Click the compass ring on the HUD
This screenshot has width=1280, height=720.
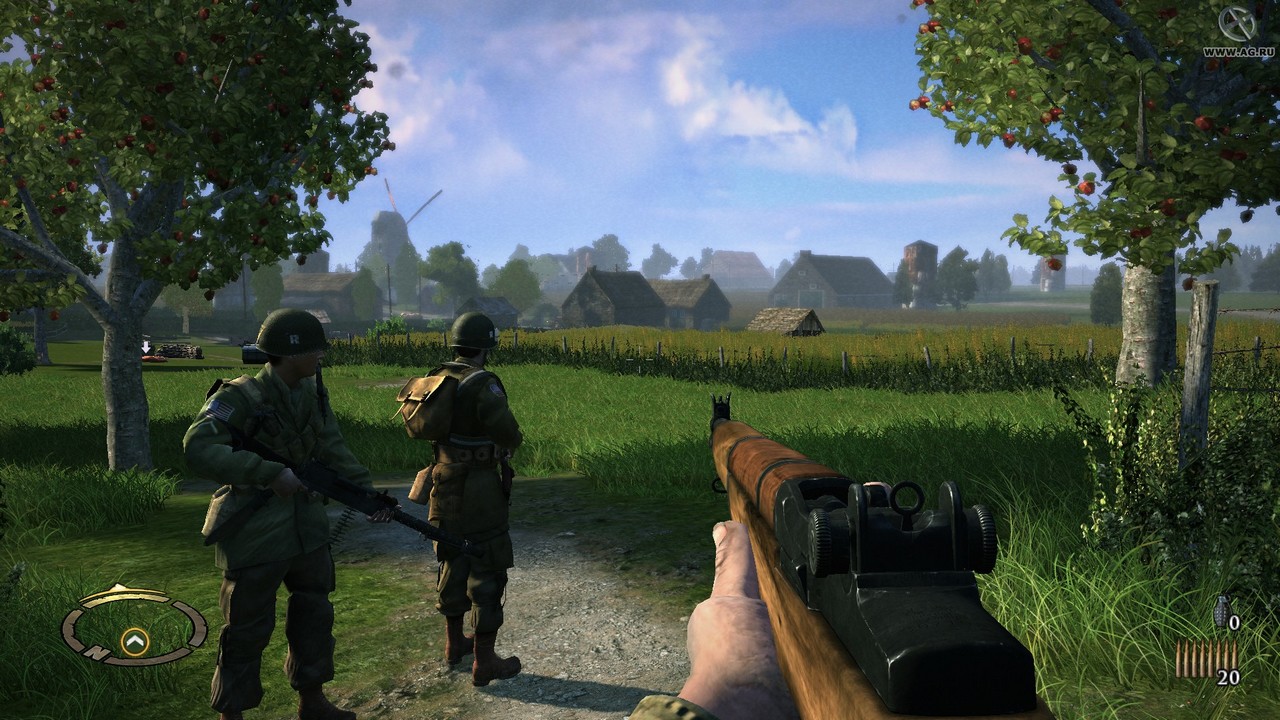click(x=134, y=627)
